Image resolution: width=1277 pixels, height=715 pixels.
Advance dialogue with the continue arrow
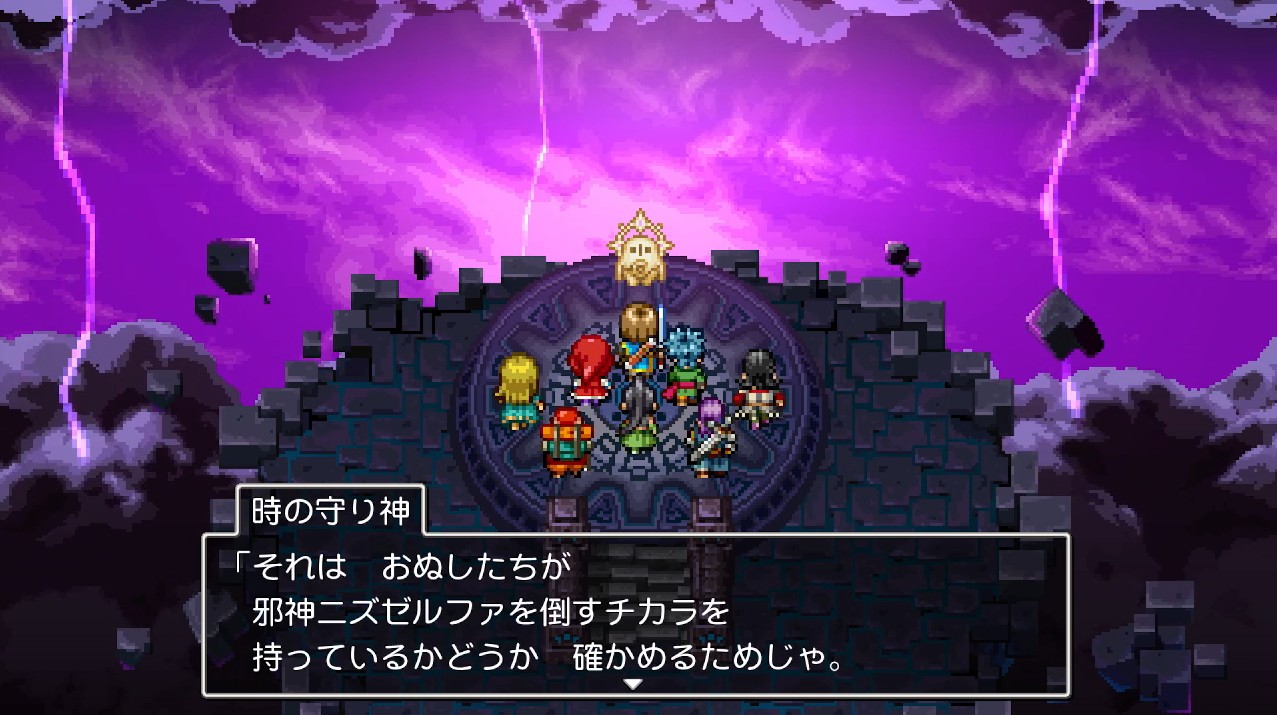tap(633, 684)
